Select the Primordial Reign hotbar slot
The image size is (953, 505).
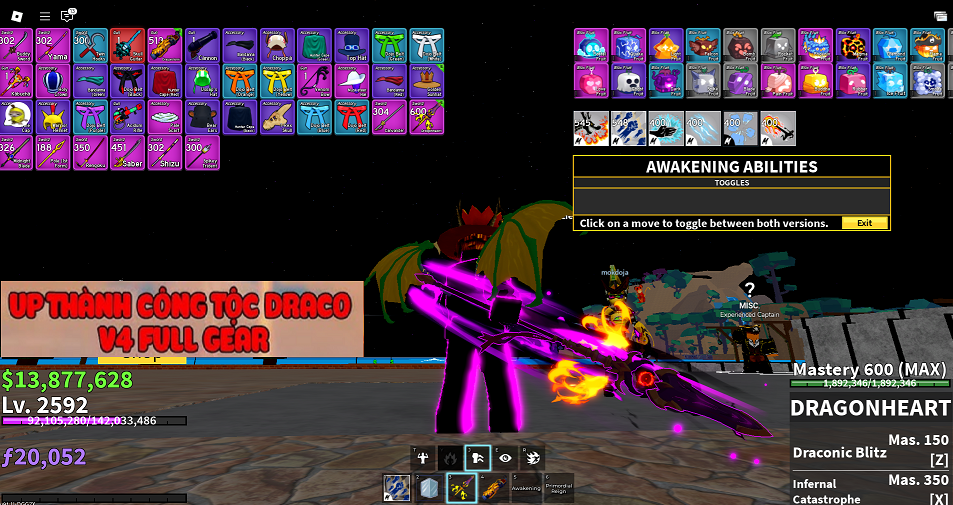click(558, 488)
